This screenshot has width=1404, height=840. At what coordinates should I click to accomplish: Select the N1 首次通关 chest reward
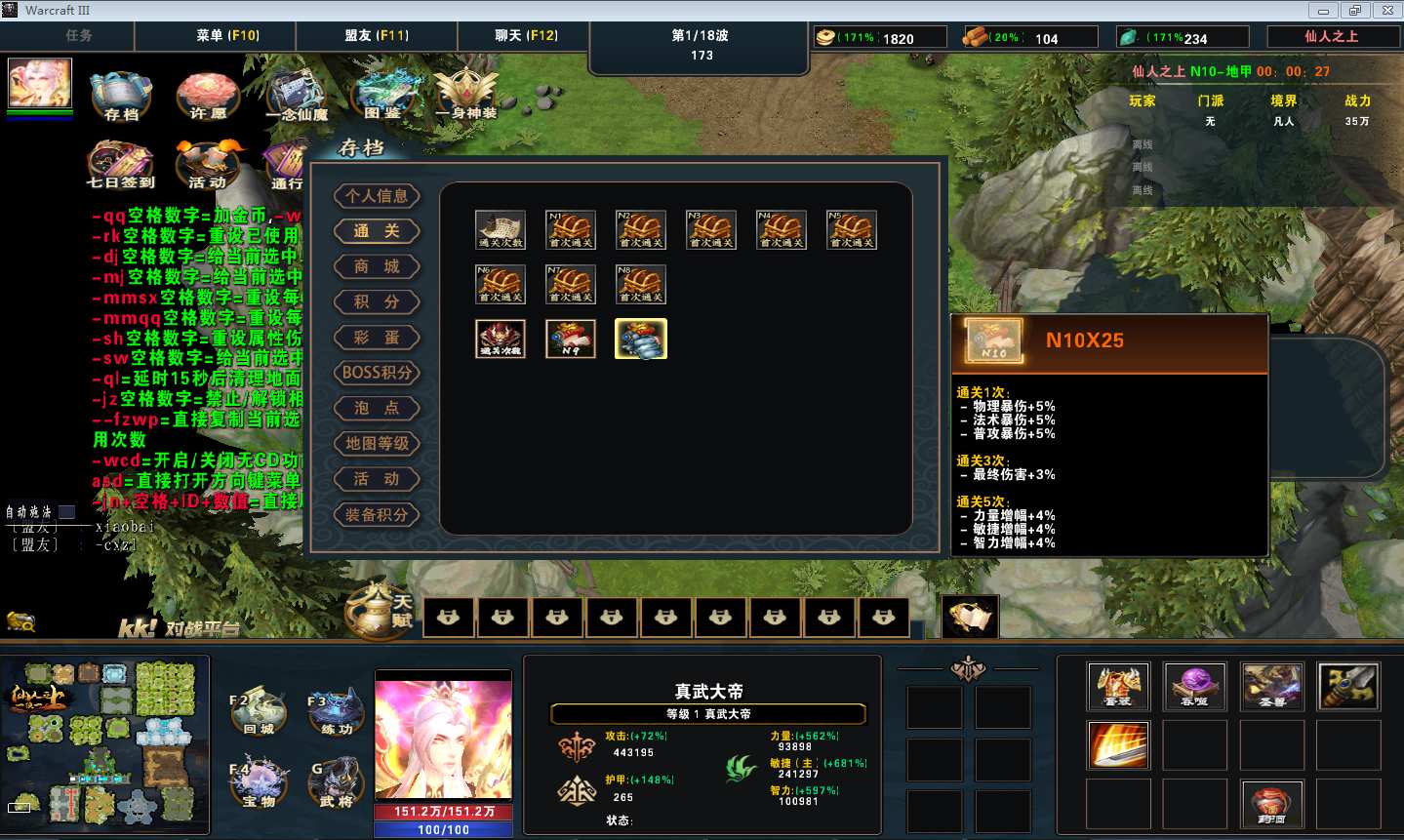[x=571, y=230]
